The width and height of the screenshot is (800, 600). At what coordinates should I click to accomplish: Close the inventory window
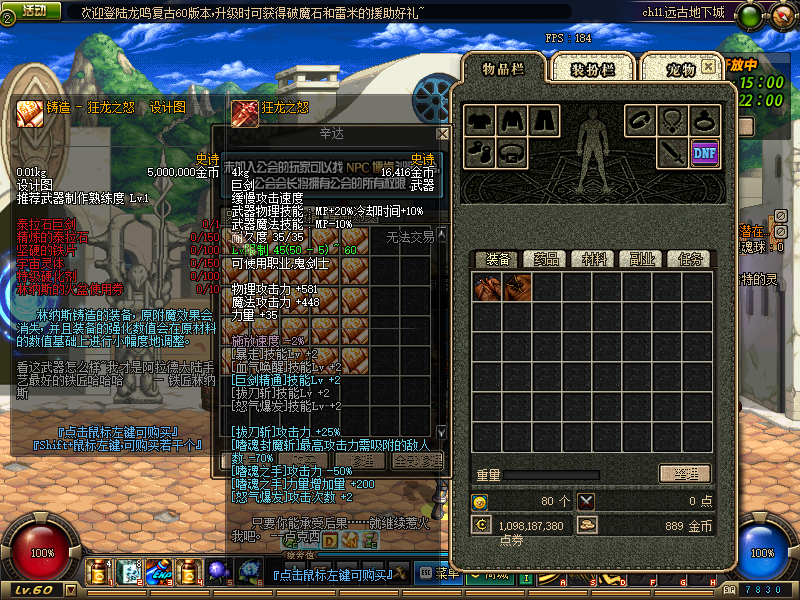tap(708, 66)
